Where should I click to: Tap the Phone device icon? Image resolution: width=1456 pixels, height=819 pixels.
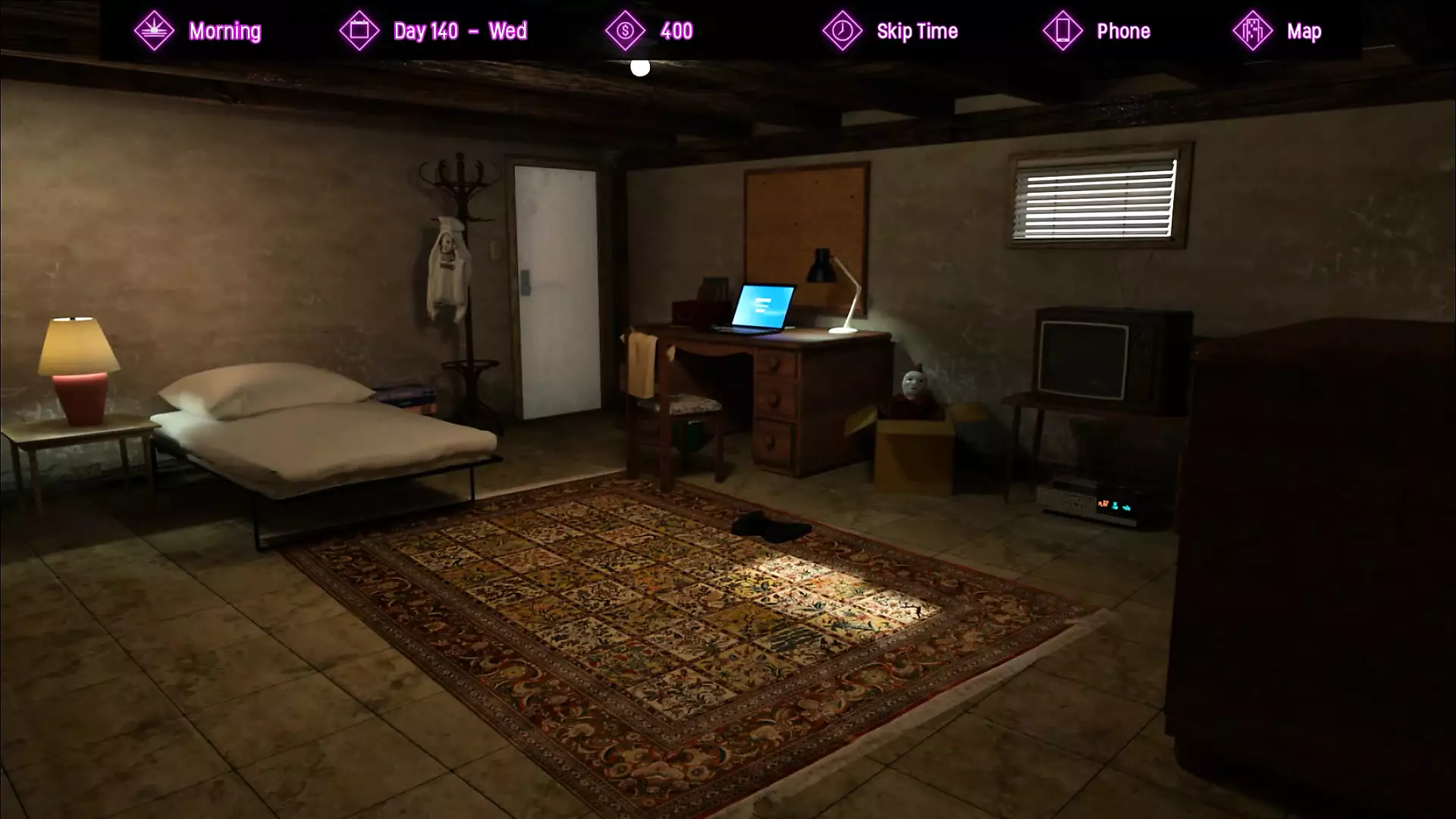1062,31
